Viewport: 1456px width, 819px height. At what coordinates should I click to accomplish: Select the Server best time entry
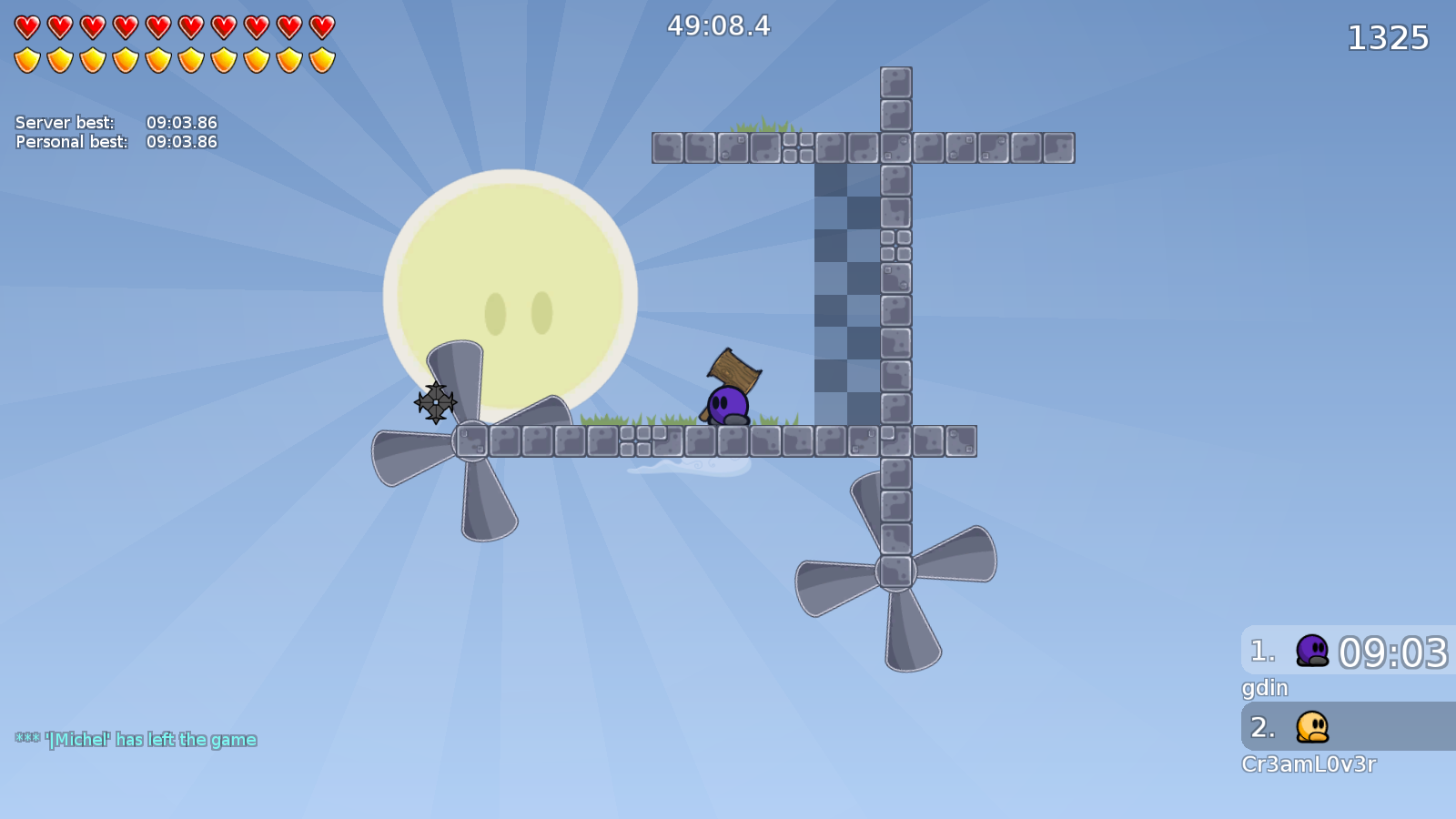click(x=116, y=121)
